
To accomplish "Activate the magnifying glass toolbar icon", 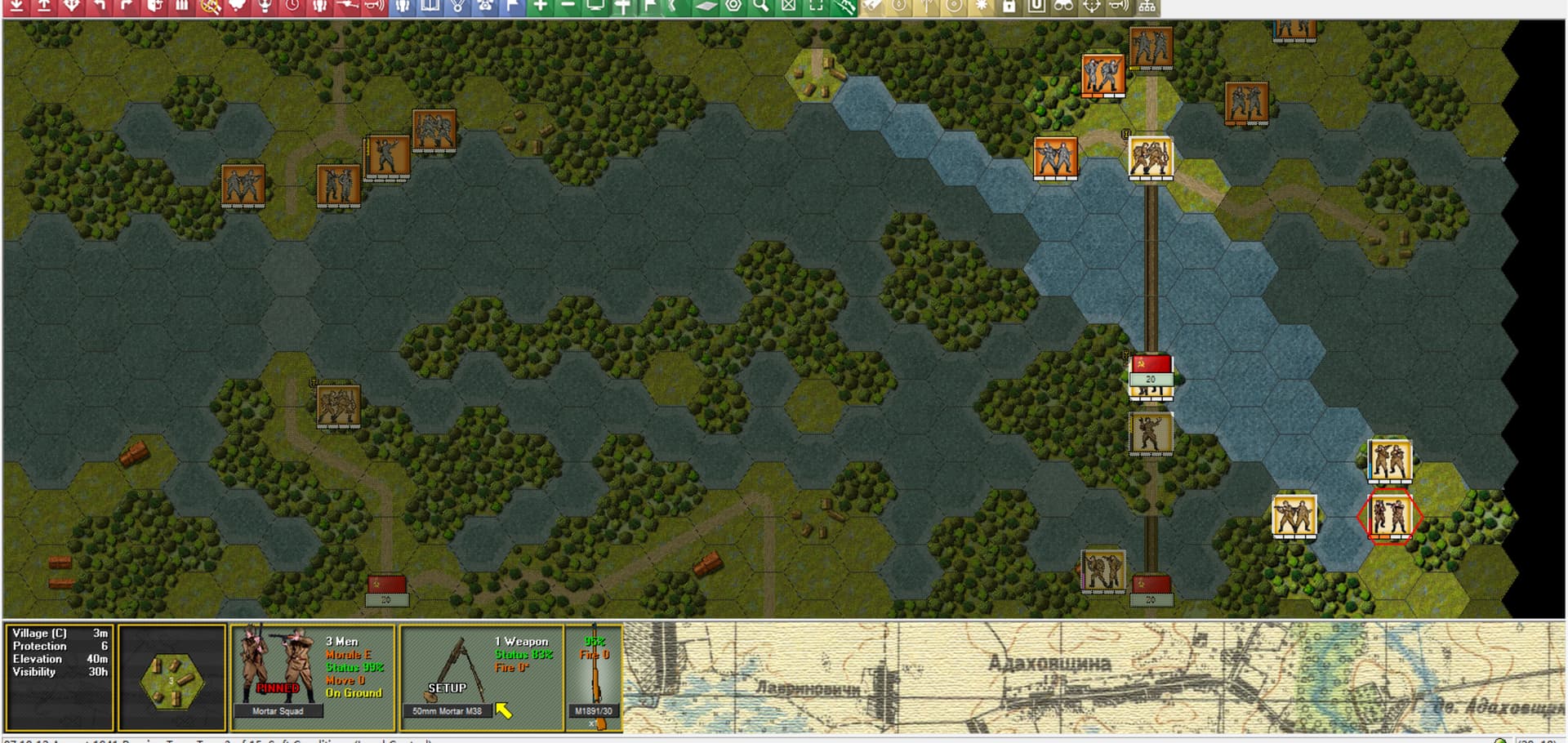I will (x=761, y=7).
